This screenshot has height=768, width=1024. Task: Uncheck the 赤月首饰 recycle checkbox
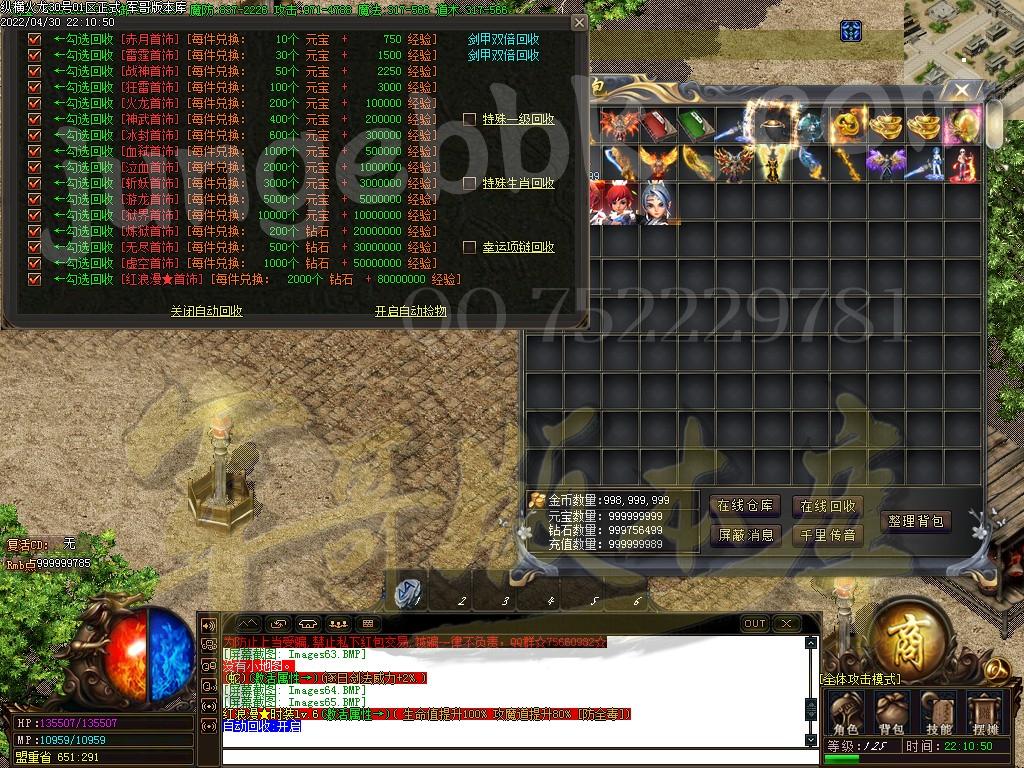(35, 40)
